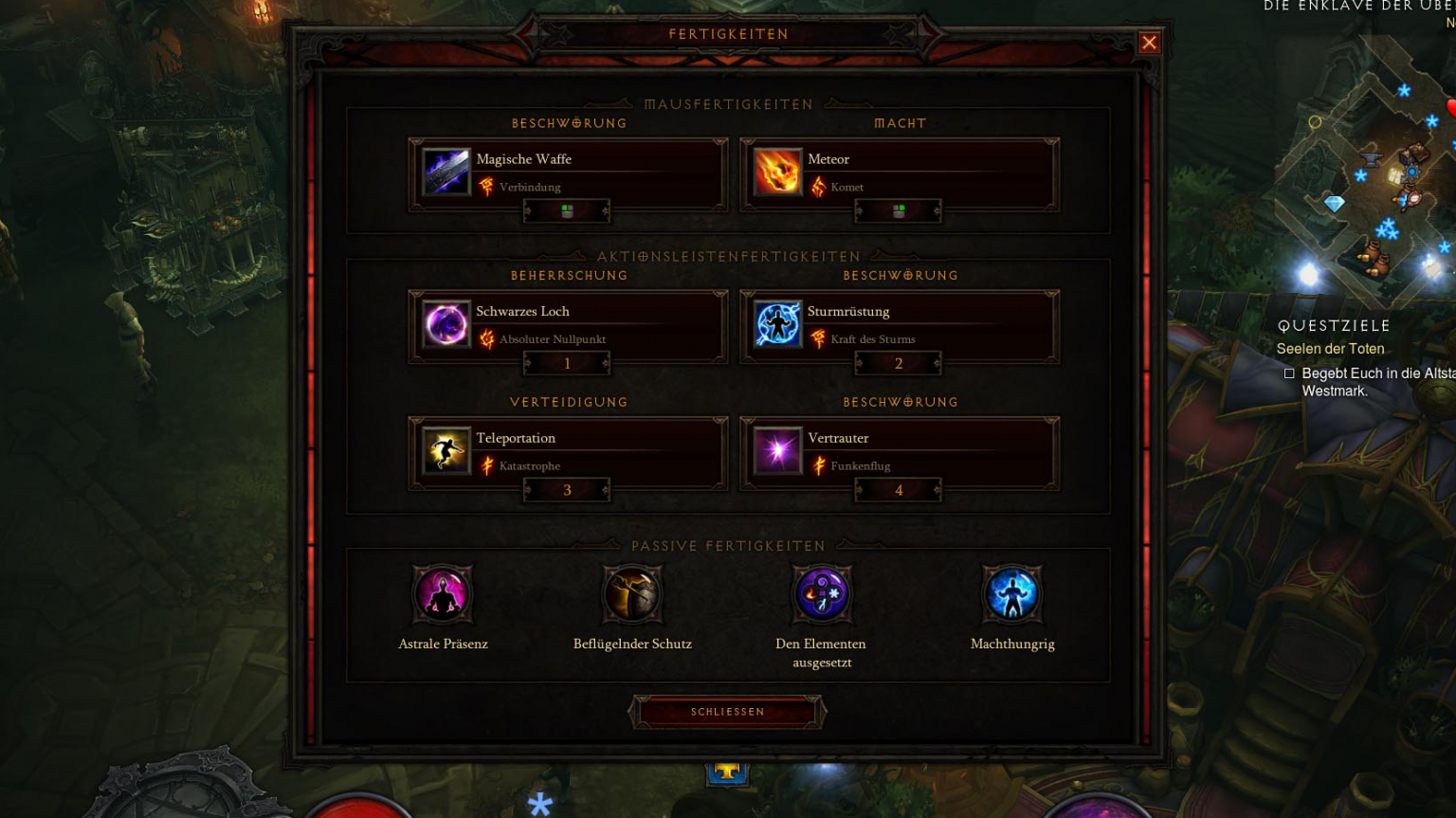Image resolution: width=1456 pixels, height=818 pixels.
Task: Click the Sturmrüstung skill icon
Action: [777, 325]
